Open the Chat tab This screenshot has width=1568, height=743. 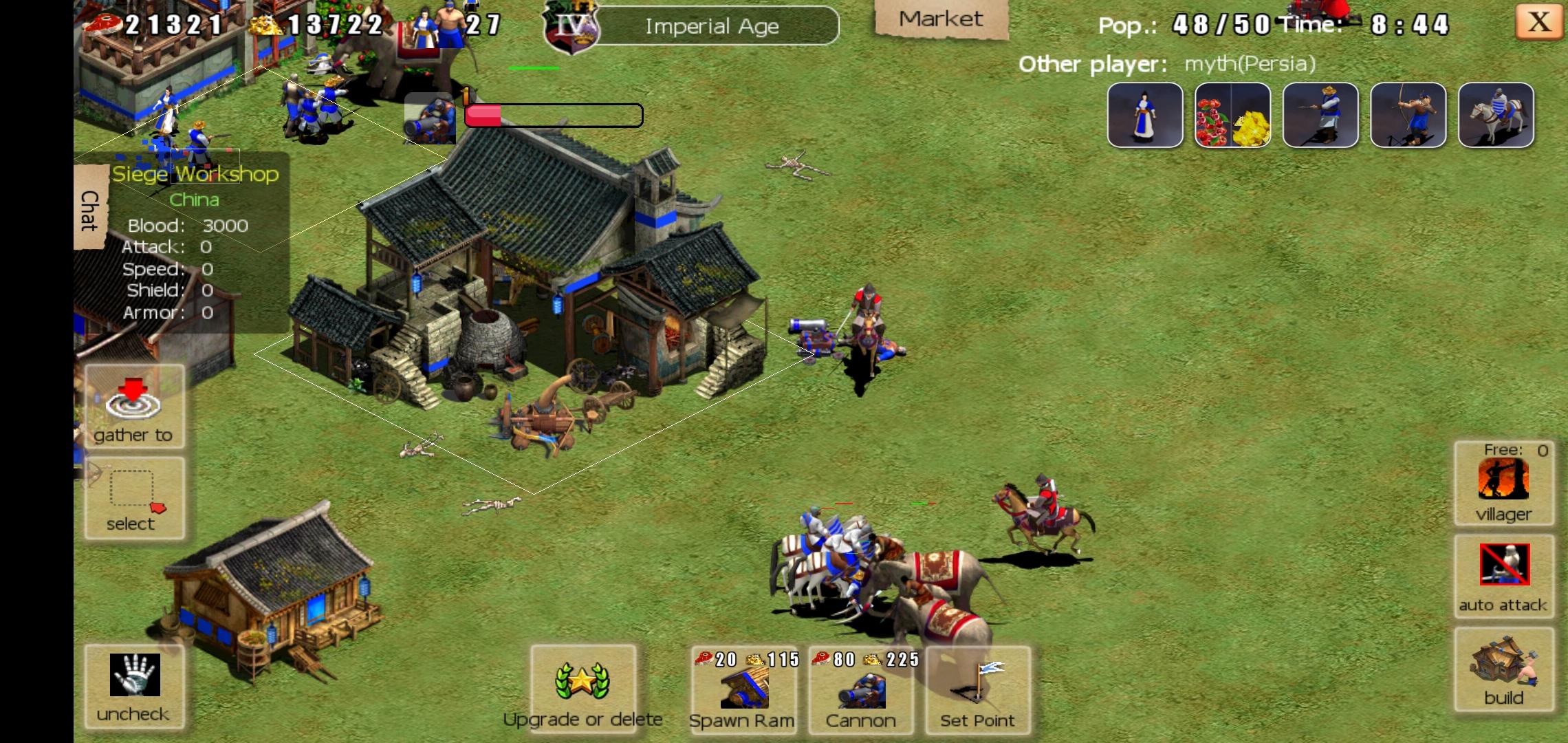click(89, 210)
